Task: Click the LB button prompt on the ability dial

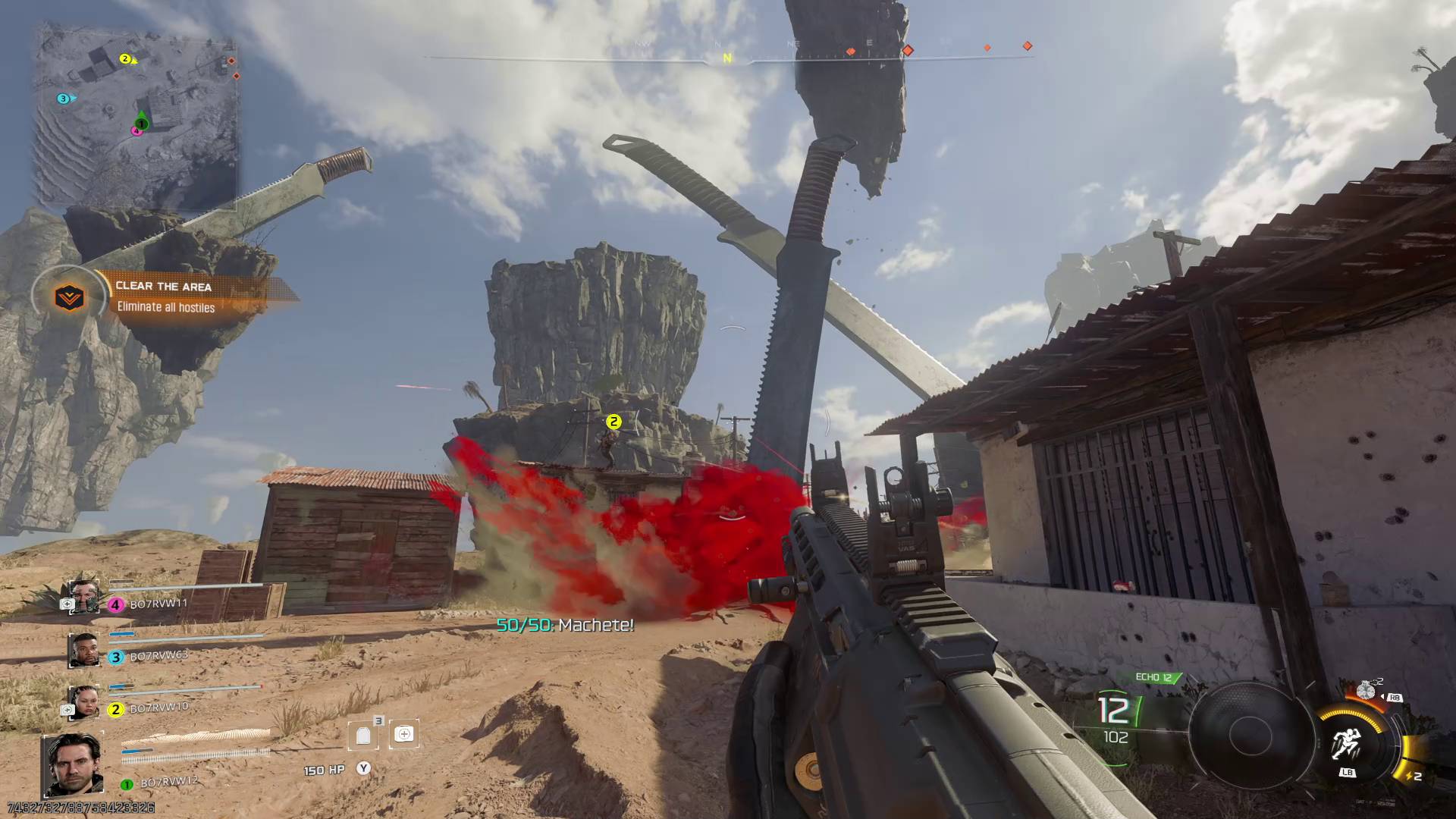Action: [x=1348, y=772]
